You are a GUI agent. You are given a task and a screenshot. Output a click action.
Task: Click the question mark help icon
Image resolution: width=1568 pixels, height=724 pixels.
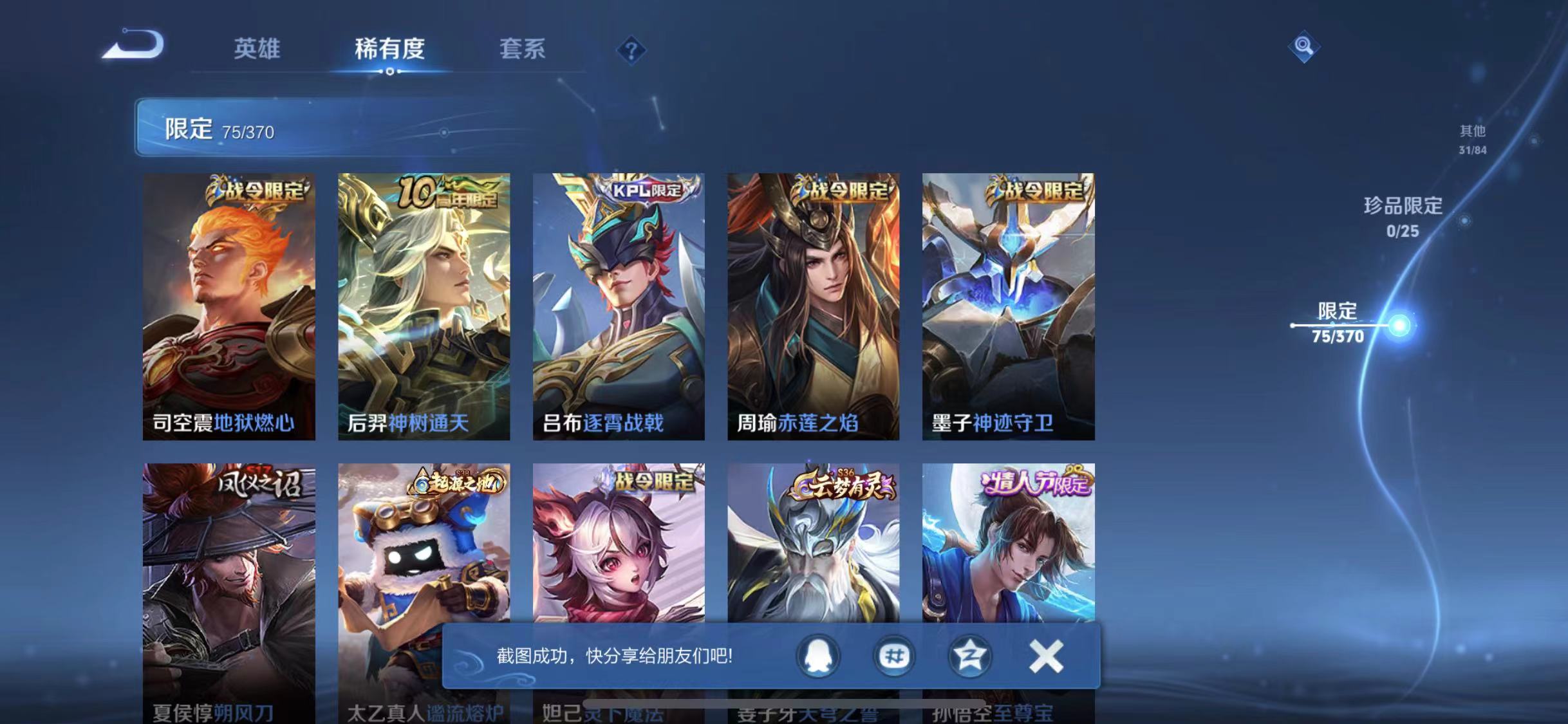click(631, 50)
